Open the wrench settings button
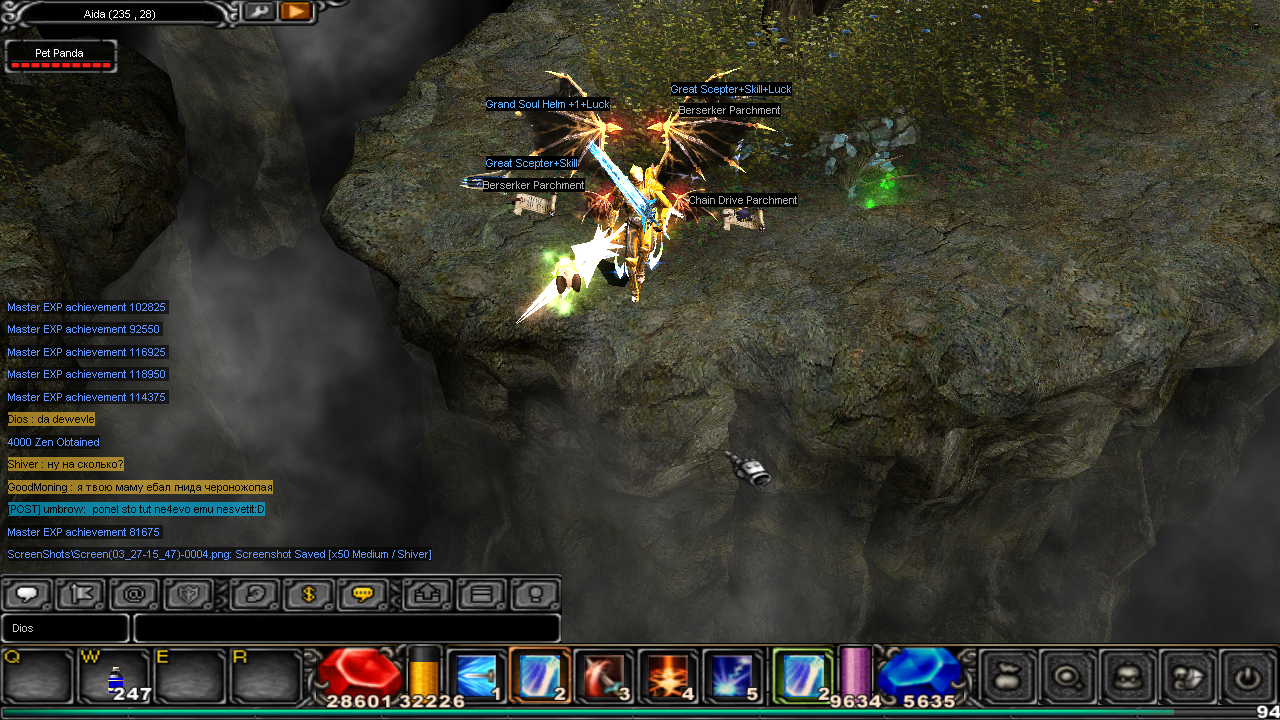Screen dimensions: 1280x720 (x=257, y=12)
